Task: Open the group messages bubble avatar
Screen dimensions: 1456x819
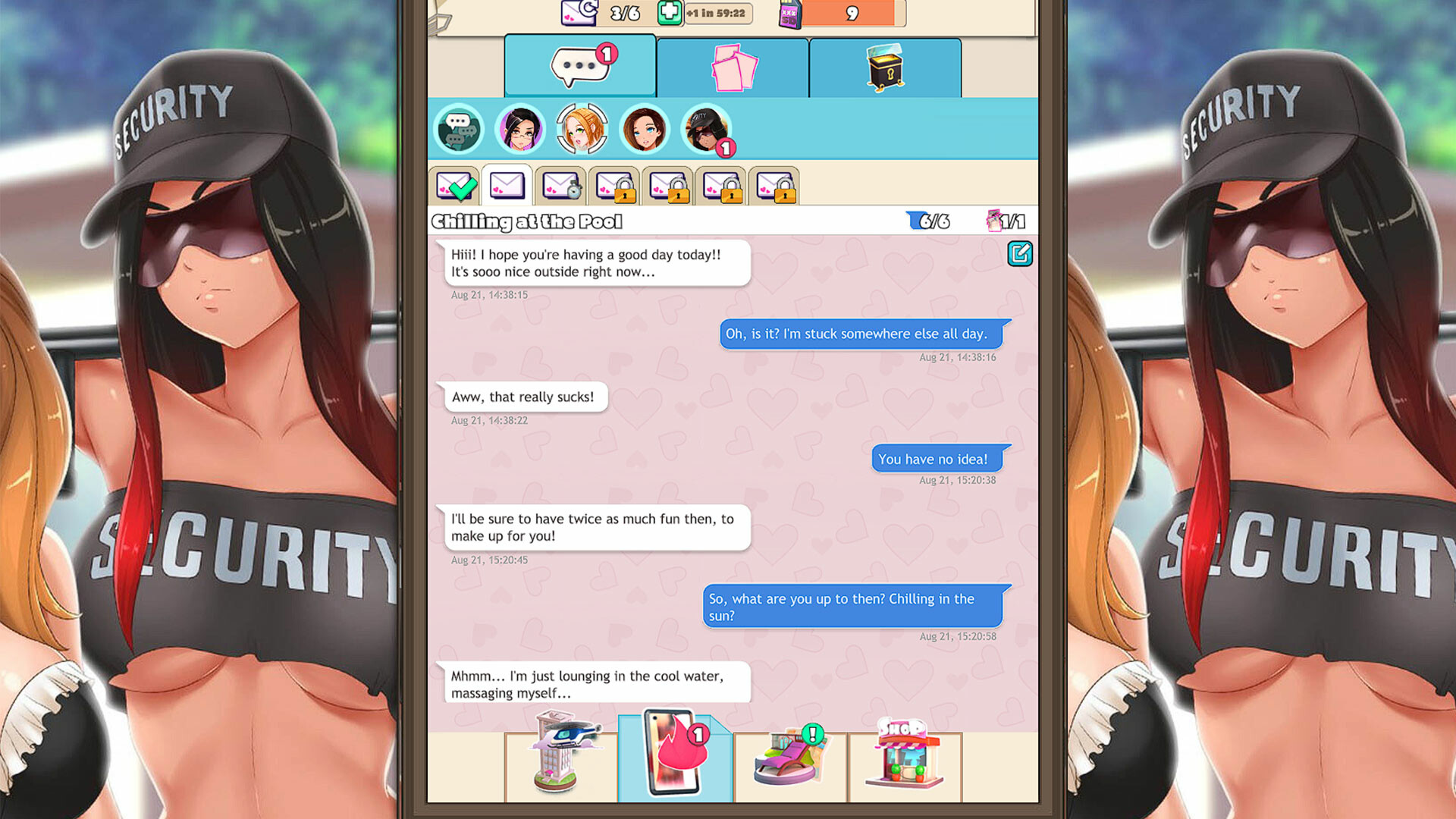Action: click(x=459, y=129)
